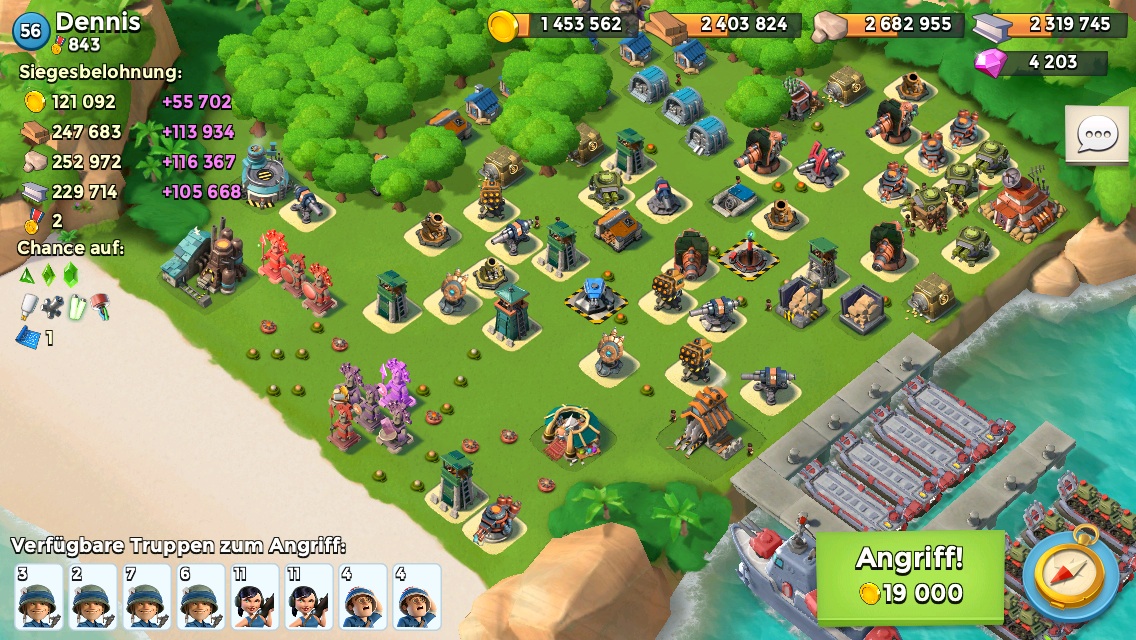1136x640 pixels.
Task: Tap the purple diamond counter
Action: (x=1040, y=62)
